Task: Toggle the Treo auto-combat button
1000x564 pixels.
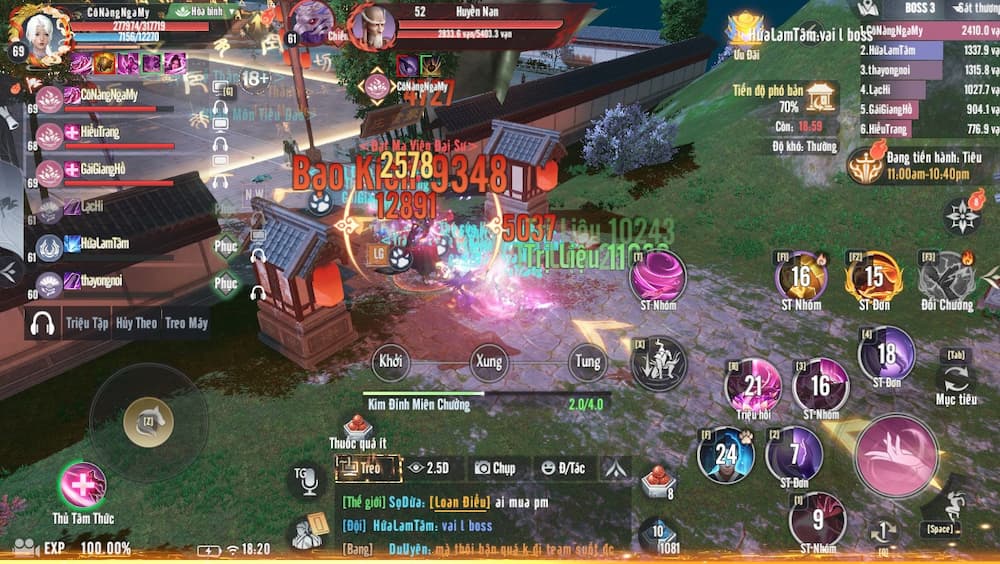Action: (361, 467)
